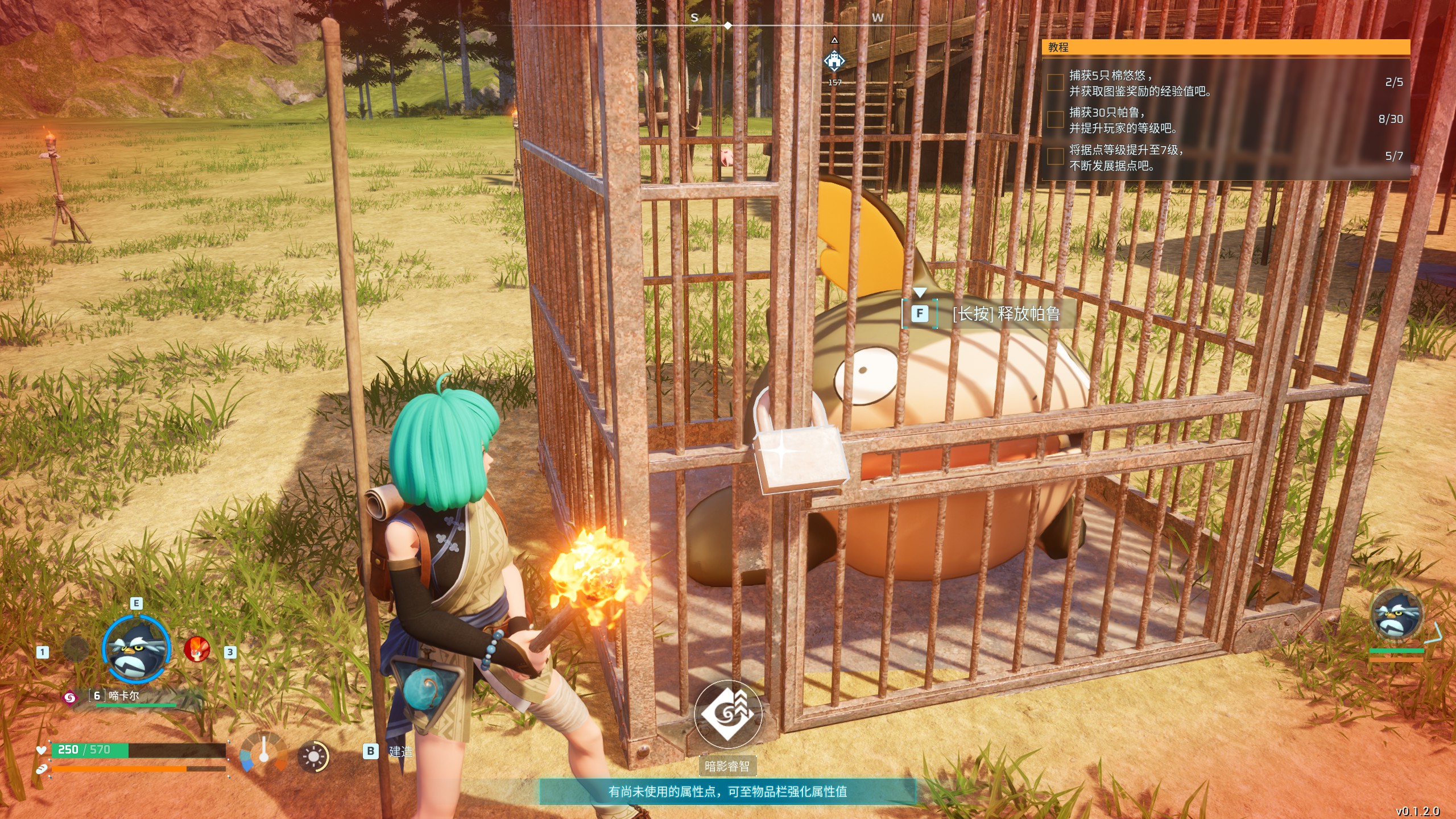1456x819 pixels.
Task: Select the penguin pal portrait in the party wheel
Action: 136,650
